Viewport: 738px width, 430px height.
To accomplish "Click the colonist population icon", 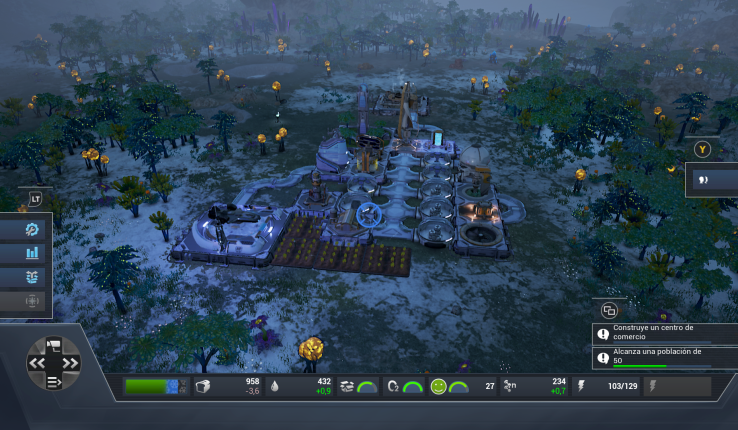I will tap(509, 386).
